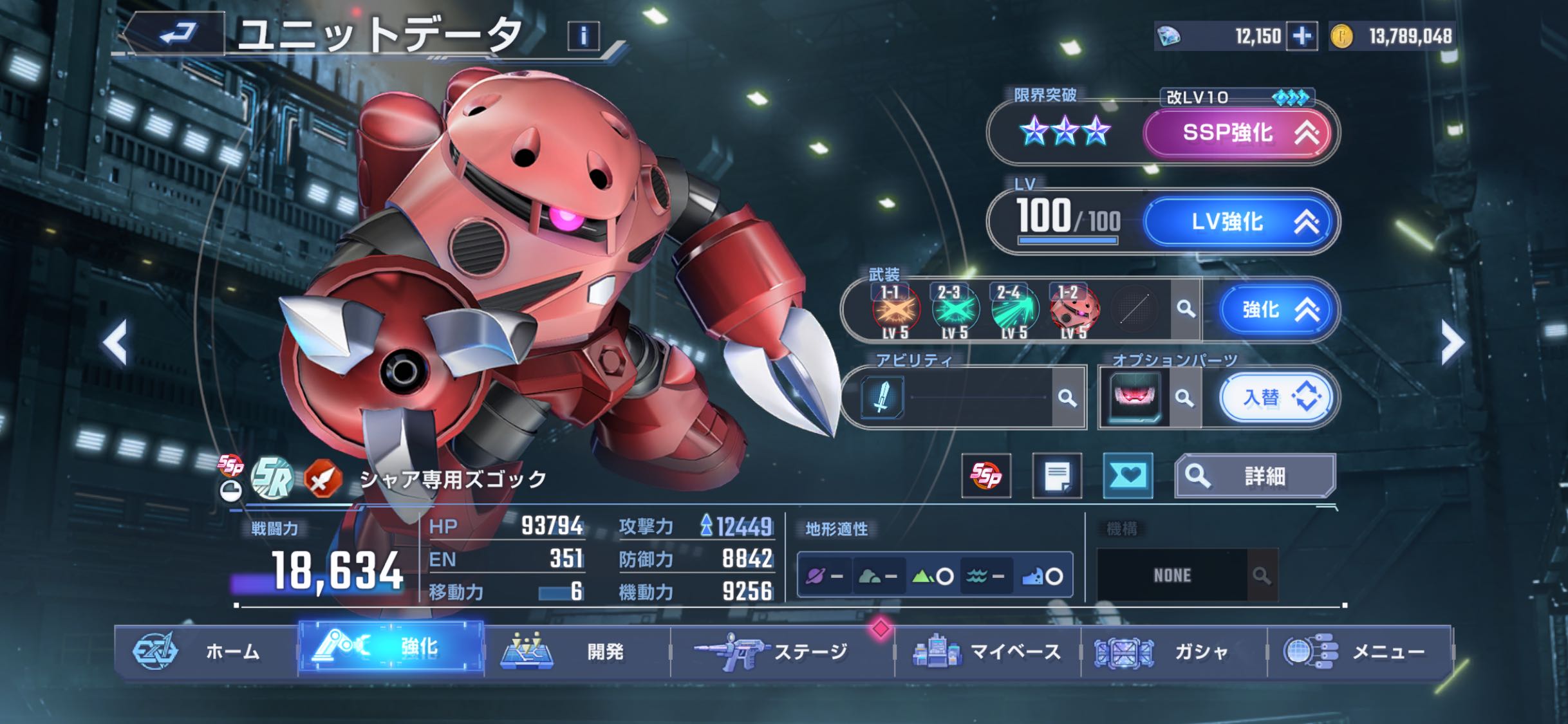The width and height of the screenshot is (1568, 724).
Task: Switch to the 開発 tab
Action: (577, 651)
